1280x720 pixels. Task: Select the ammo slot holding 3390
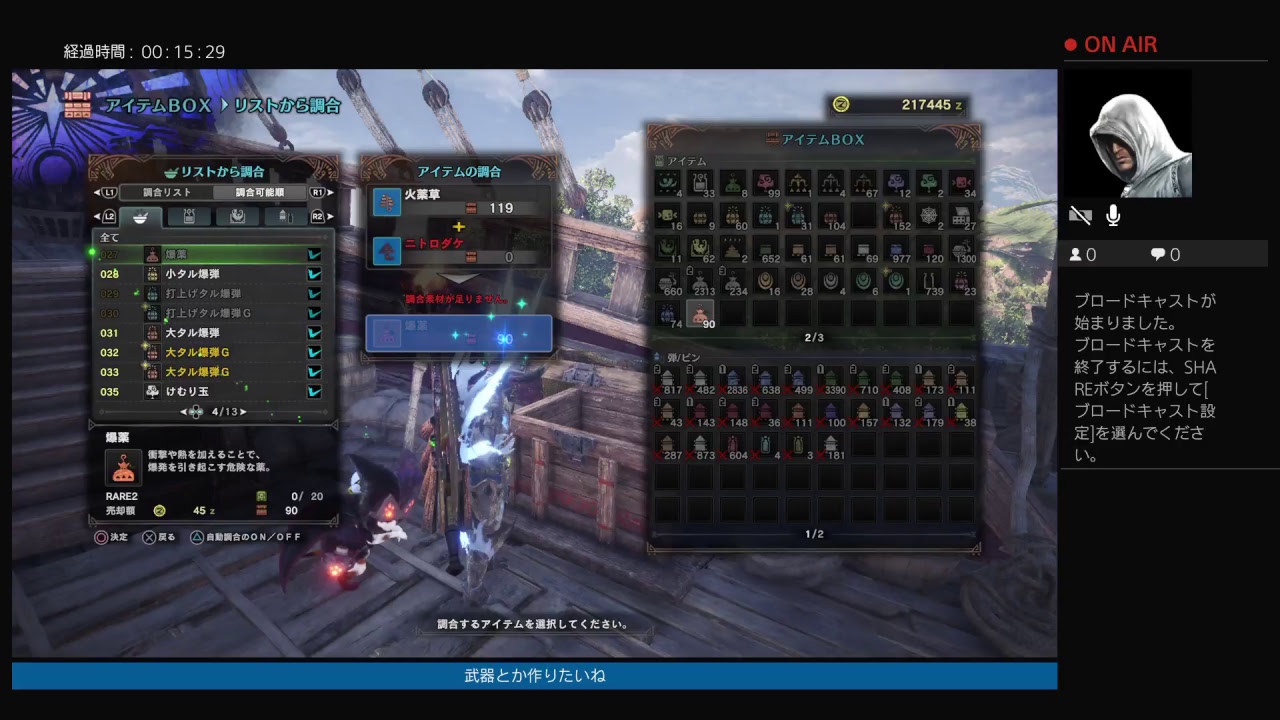(831, 380)
